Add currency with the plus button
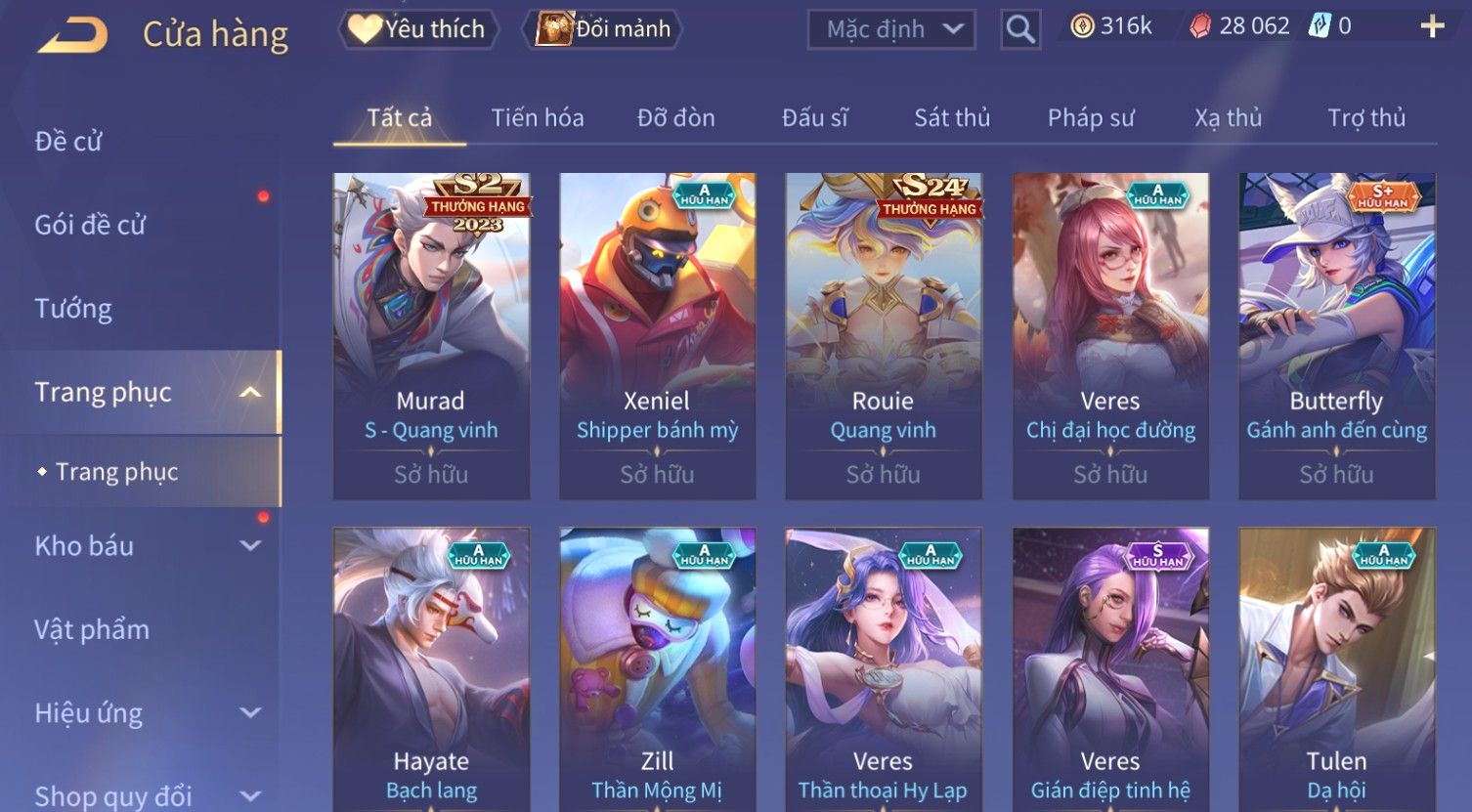 [1432, 26]
